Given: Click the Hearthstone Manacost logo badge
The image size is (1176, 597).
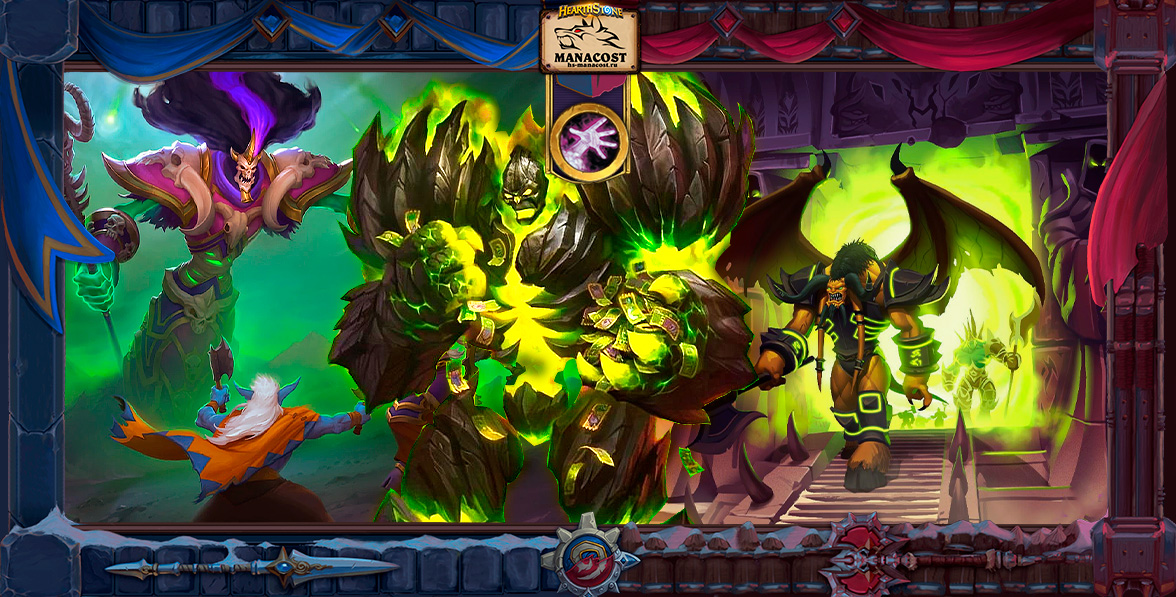Looking at the screenshot, I should coord(589,39).
